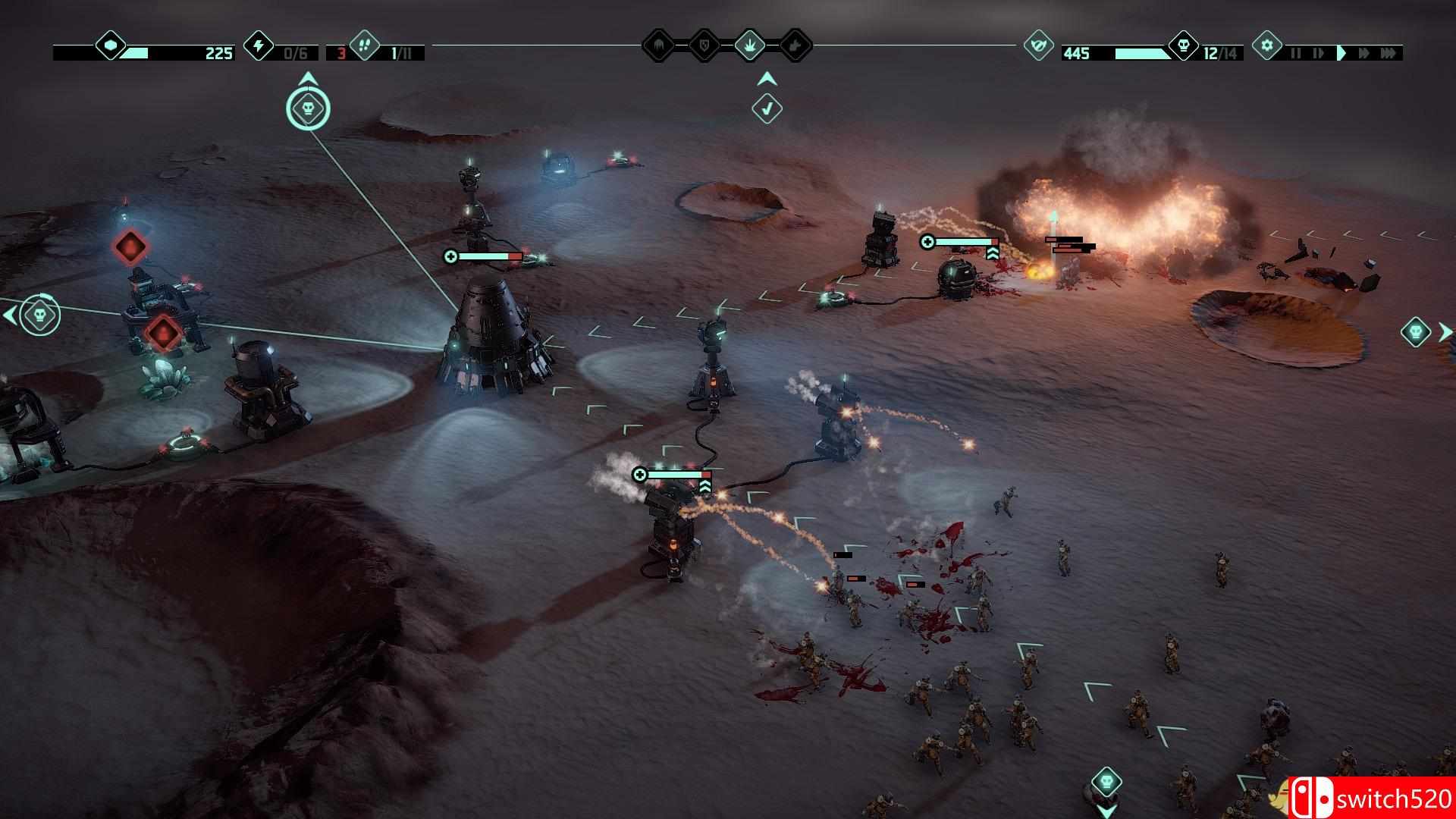Image resolution: width=1456 pixels, height=819 pixels.
Task: Click the fist assault phase icon on timeline
Action: 794,45
